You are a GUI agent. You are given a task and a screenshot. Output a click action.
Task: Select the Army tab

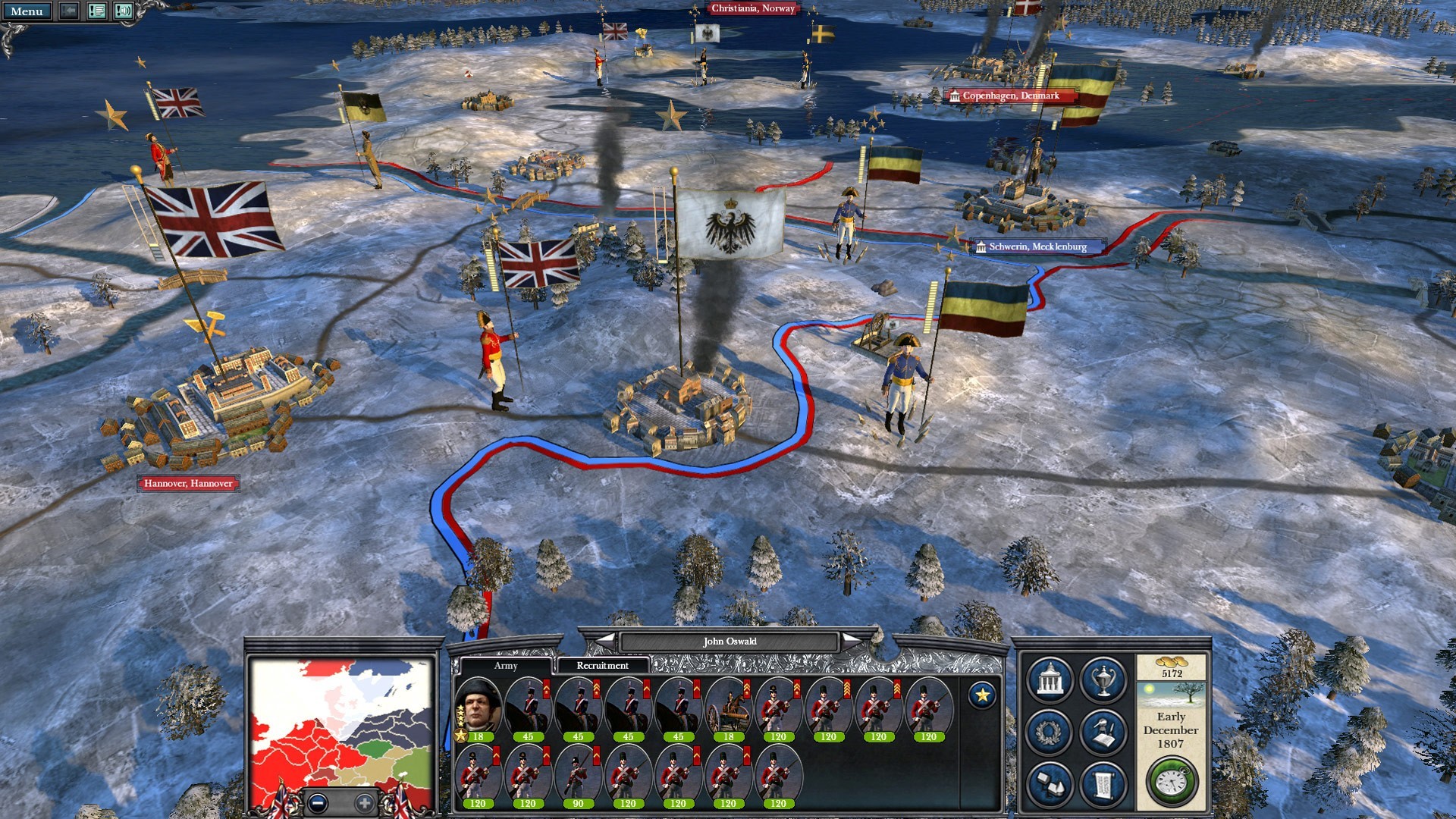506,666
